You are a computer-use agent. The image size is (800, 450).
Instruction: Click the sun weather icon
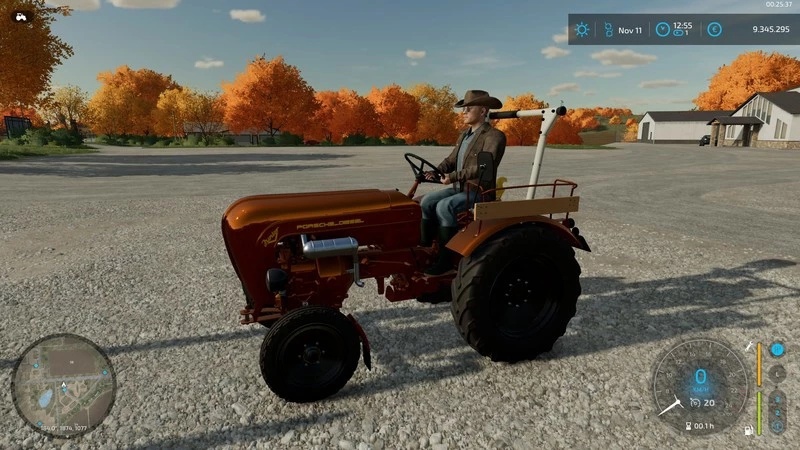tap(582, 30)
